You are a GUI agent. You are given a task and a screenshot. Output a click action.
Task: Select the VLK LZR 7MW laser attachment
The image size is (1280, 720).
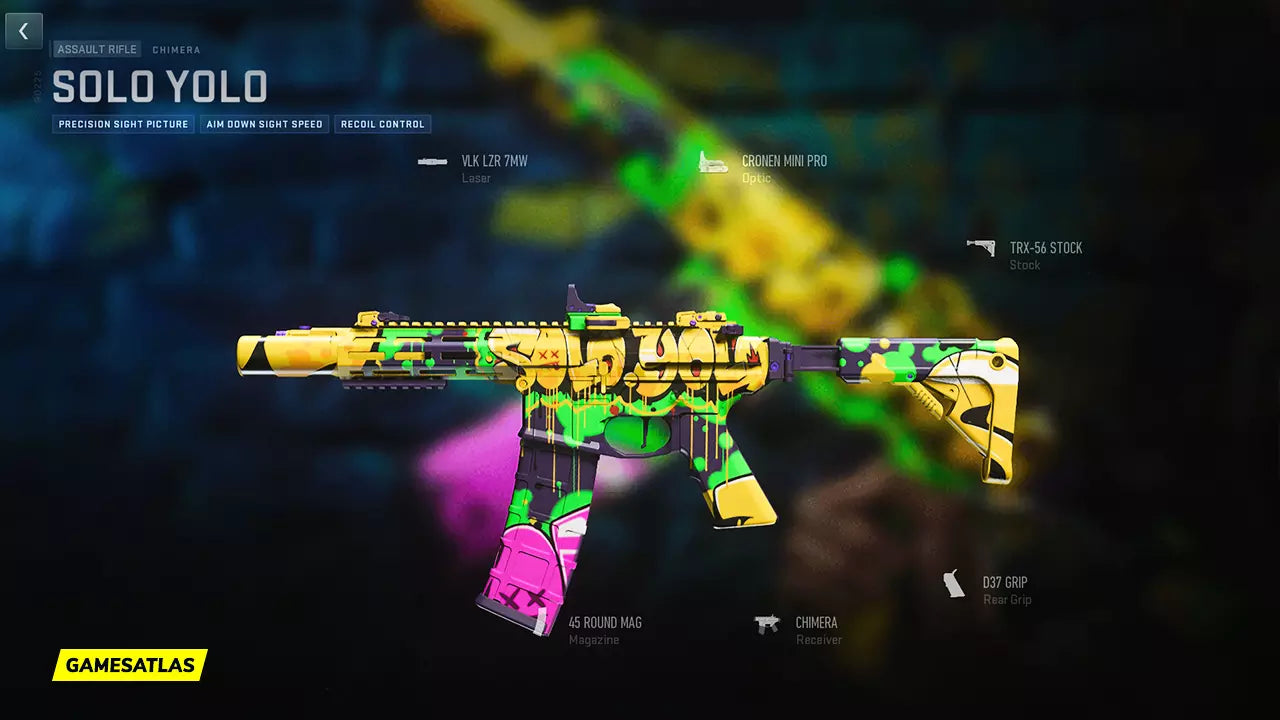coord(493,161)
